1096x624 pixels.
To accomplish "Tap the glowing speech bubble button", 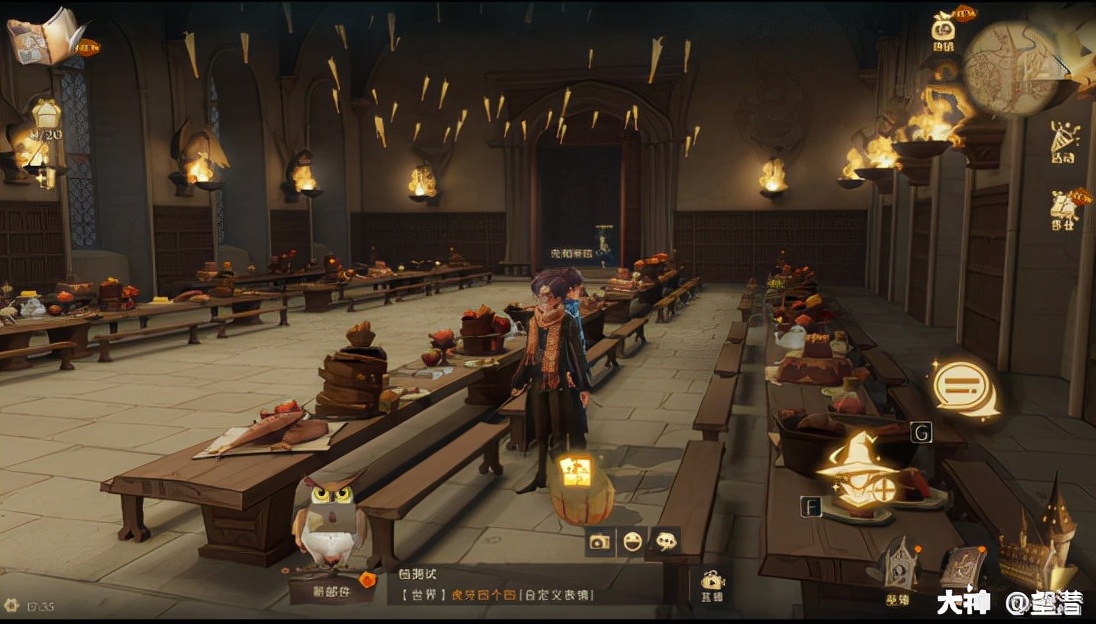I will point(964,386).
